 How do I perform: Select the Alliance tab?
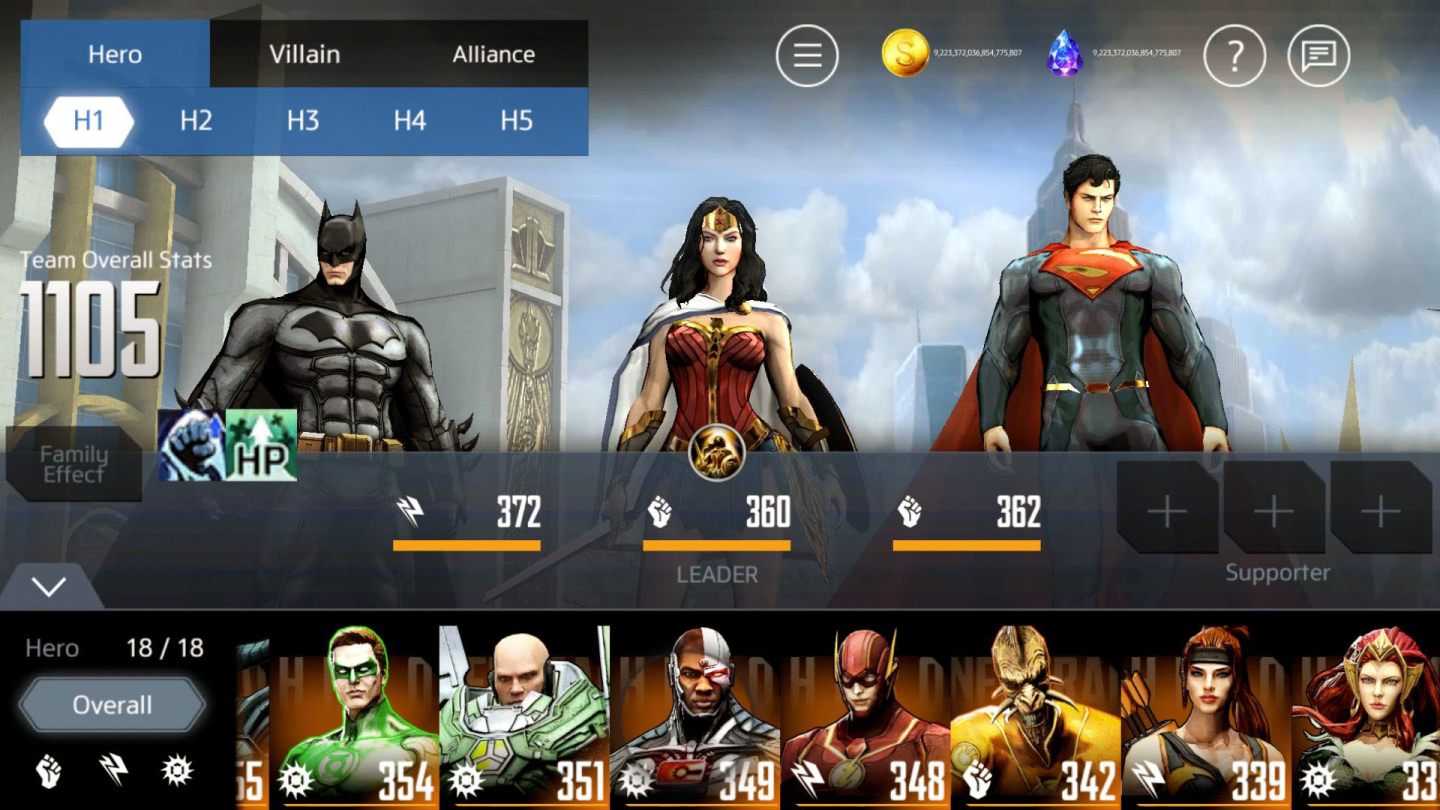click(x=494, y=55)
